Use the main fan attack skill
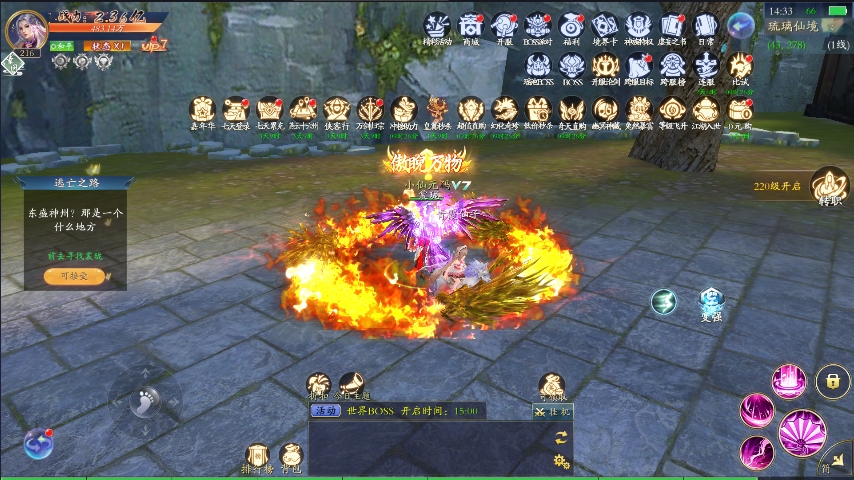The image size is (854, 480). point(801,432)
